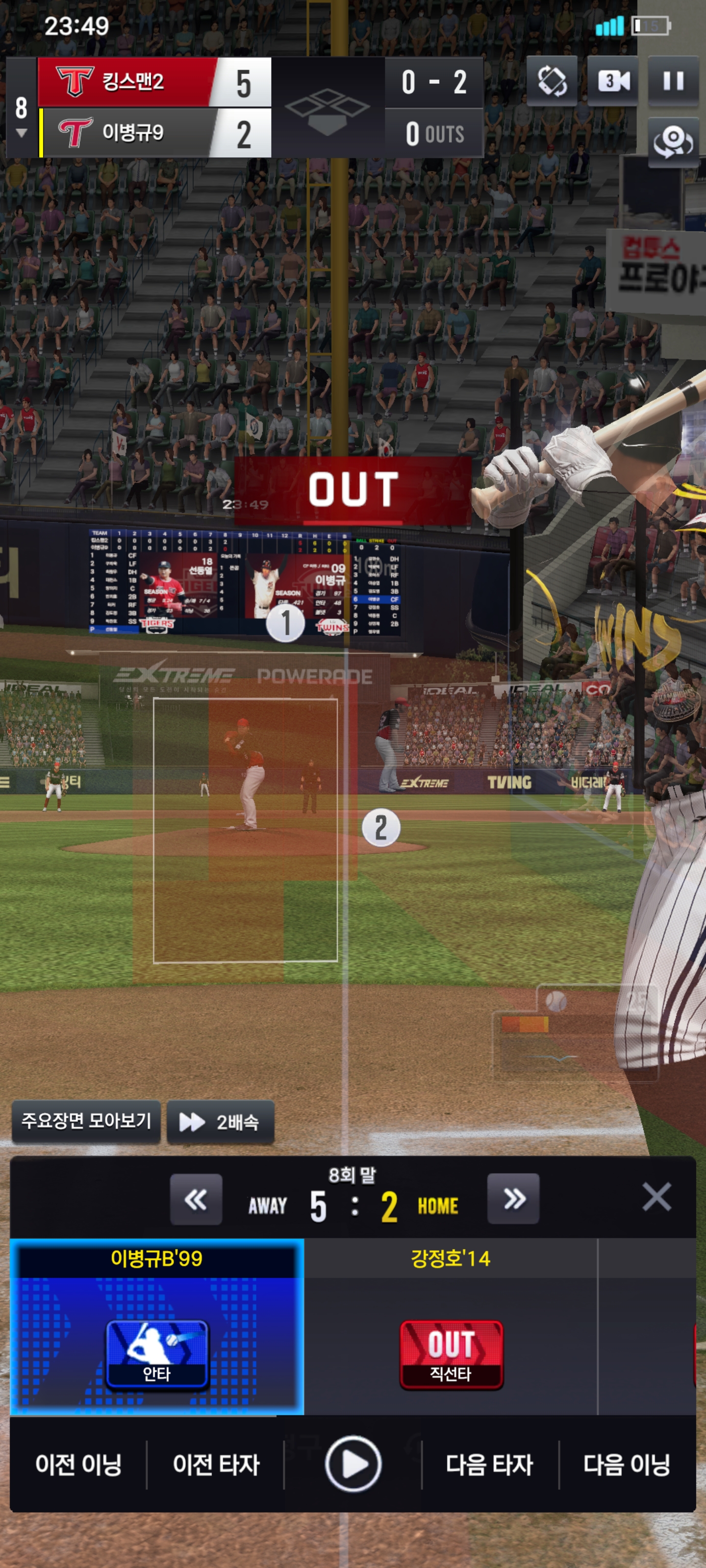Advance with the right double-arrow button

[x=513, y=1200]
